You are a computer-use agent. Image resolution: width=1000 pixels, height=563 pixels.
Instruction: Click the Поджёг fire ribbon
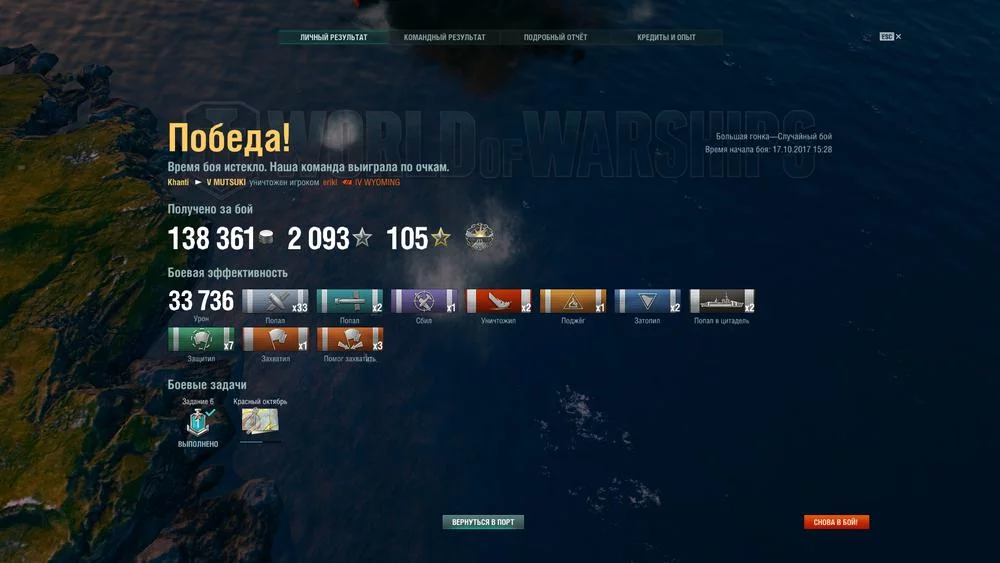click(573, 302)
